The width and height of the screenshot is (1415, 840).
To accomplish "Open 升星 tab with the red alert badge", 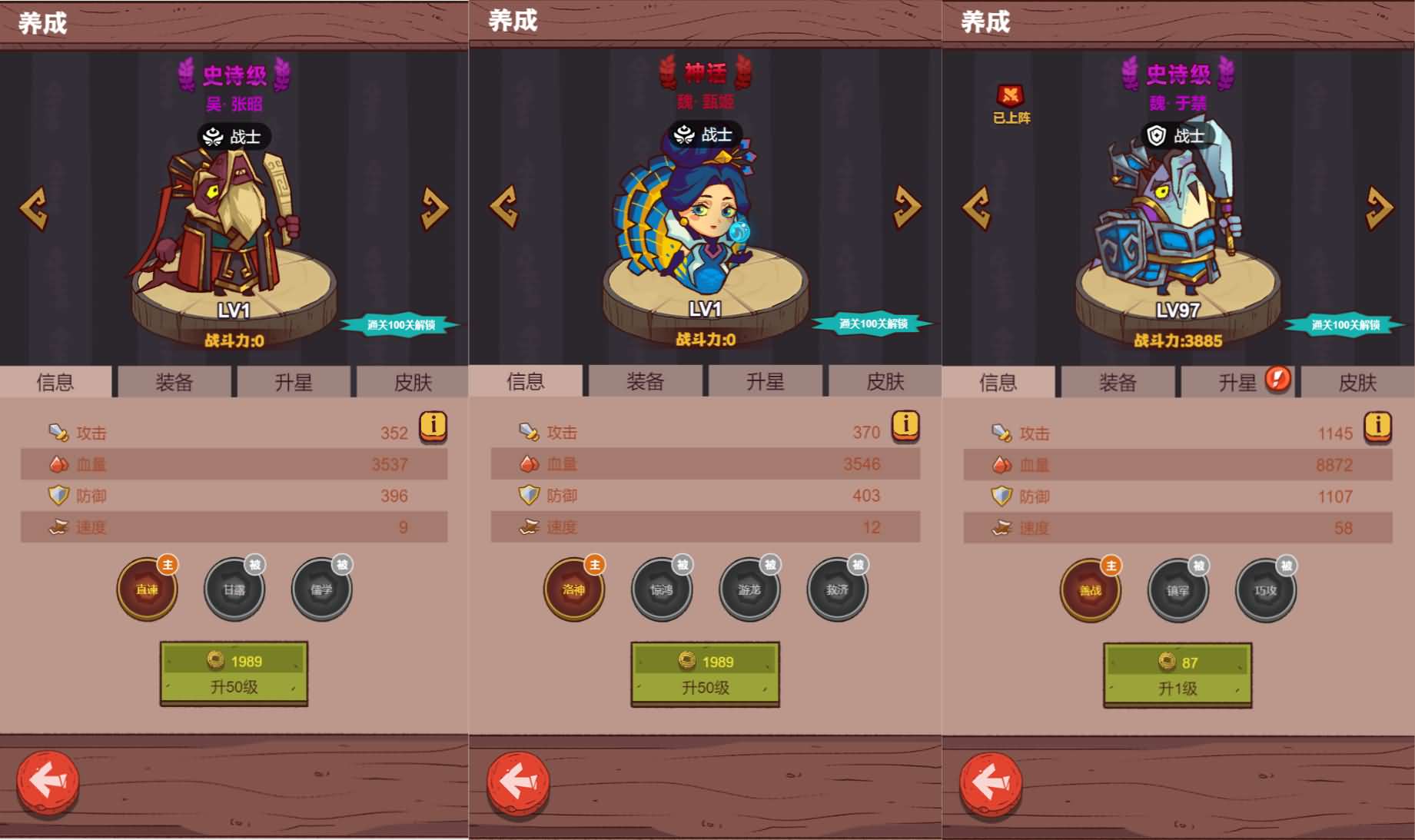I will pos(1237,382).
